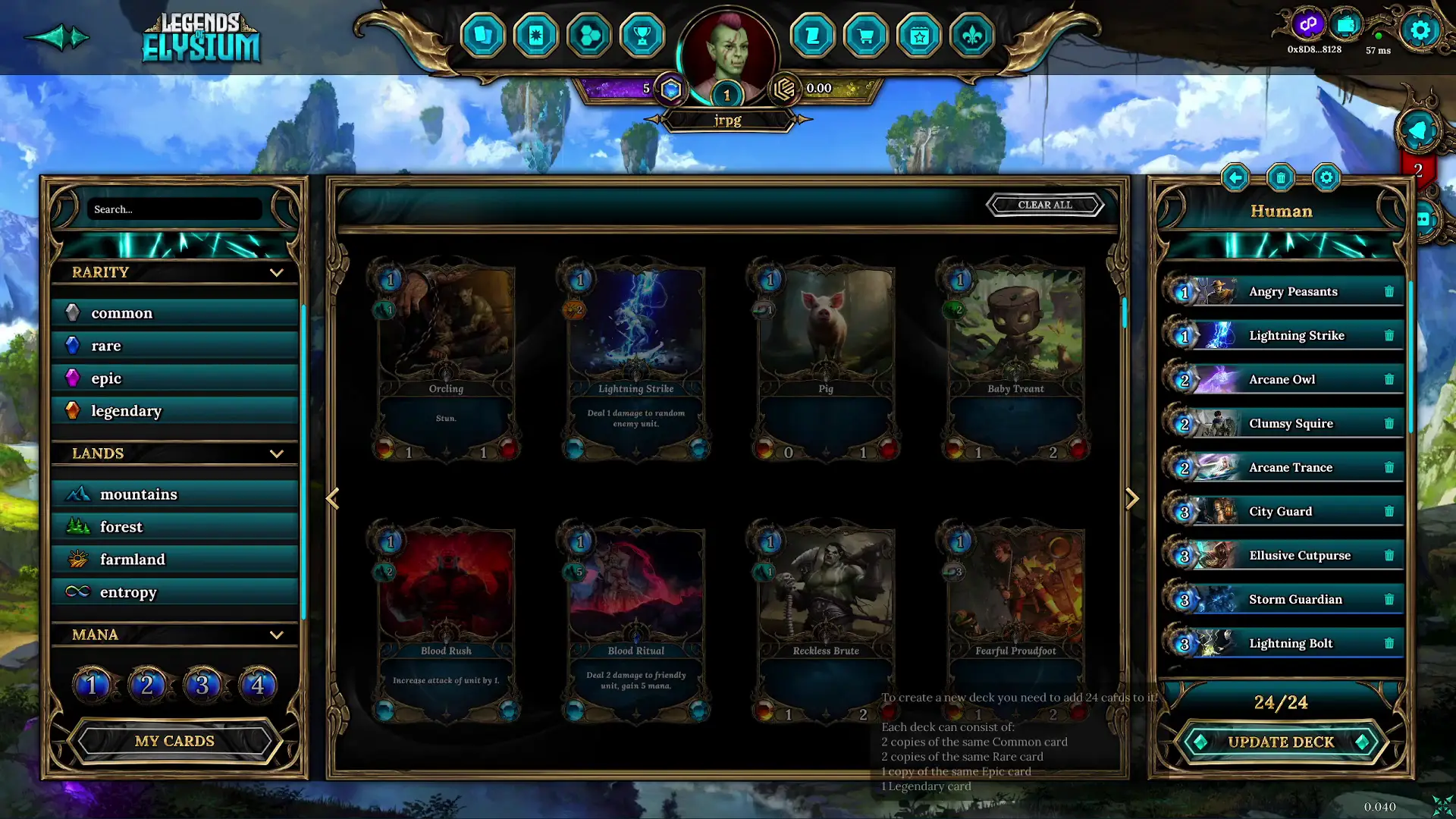Screen dimensions: 1456x819
Task: Collapse the RARITY filter section
Action: click(x=276, y=272)
